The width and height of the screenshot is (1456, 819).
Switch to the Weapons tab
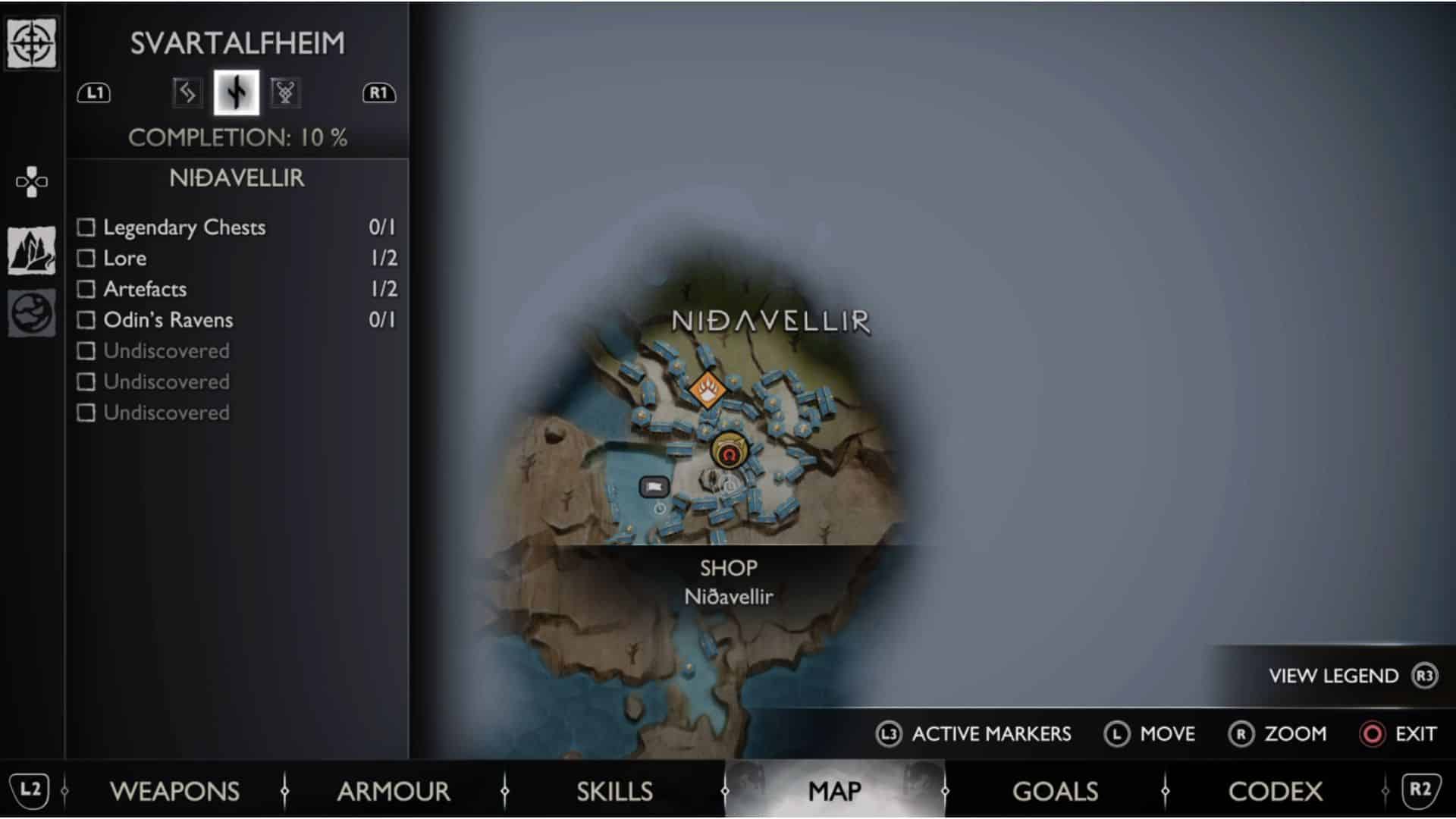click(174, 791)
